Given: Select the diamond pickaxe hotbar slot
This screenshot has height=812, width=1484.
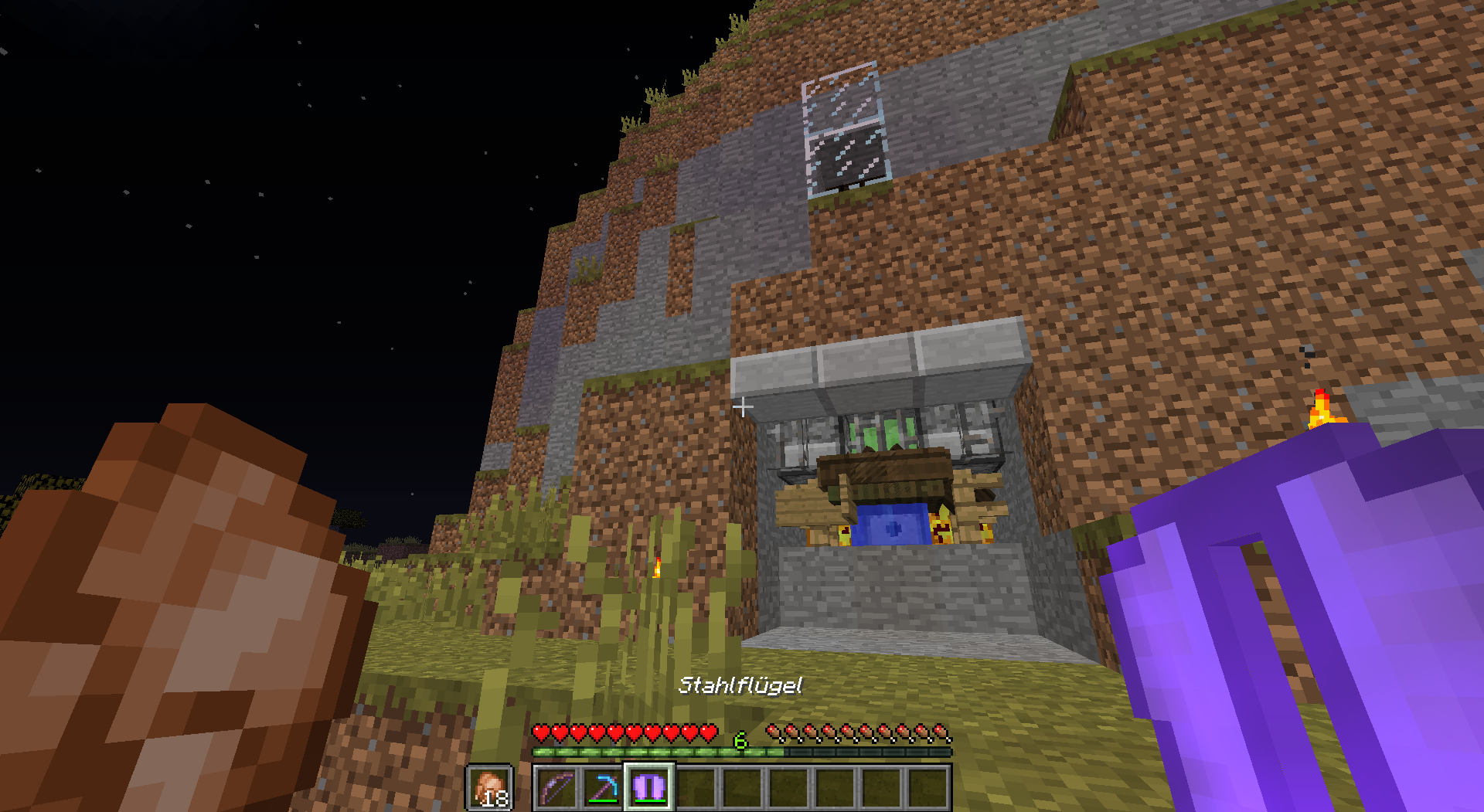Looking at the screenshot, I should point(603,788).
